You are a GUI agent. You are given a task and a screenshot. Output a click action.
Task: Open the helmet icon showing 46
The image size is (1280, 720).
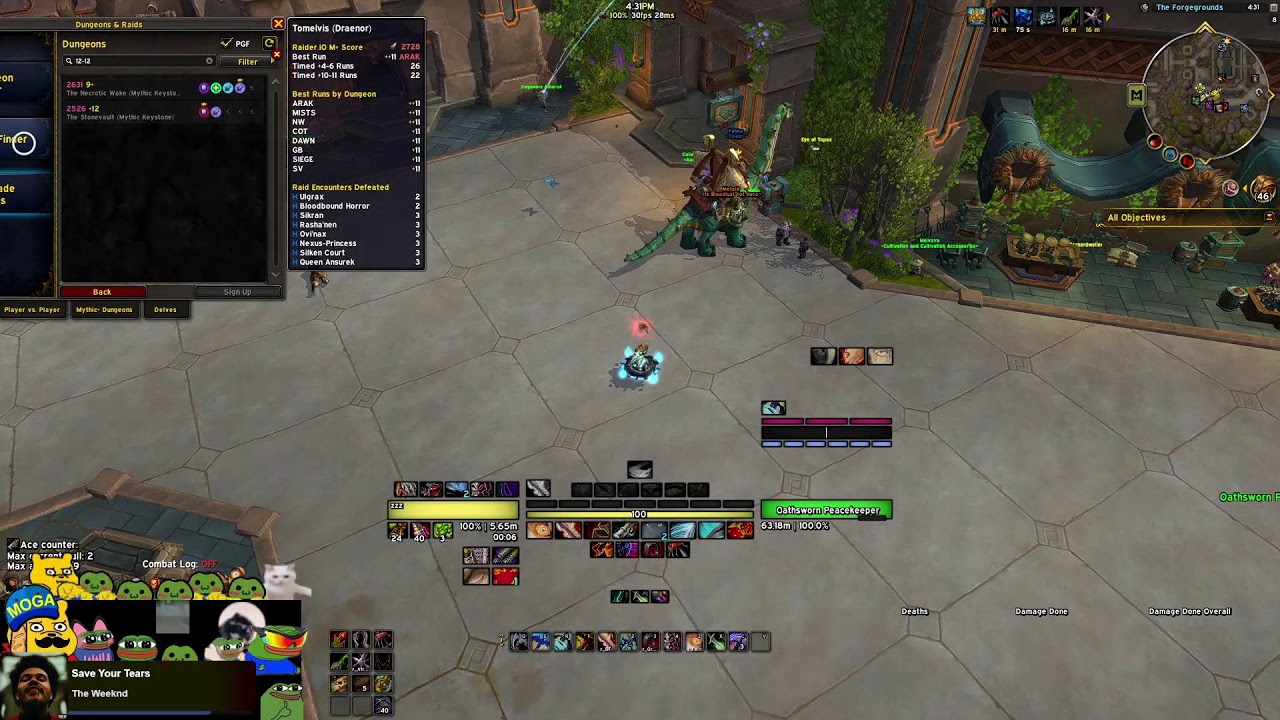coord(1263,188)
